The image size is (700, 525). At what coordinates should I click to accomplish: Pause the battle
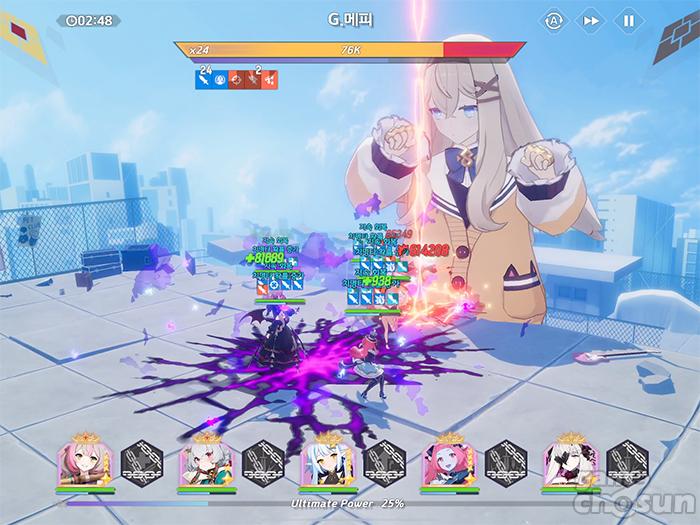(628, 20)
